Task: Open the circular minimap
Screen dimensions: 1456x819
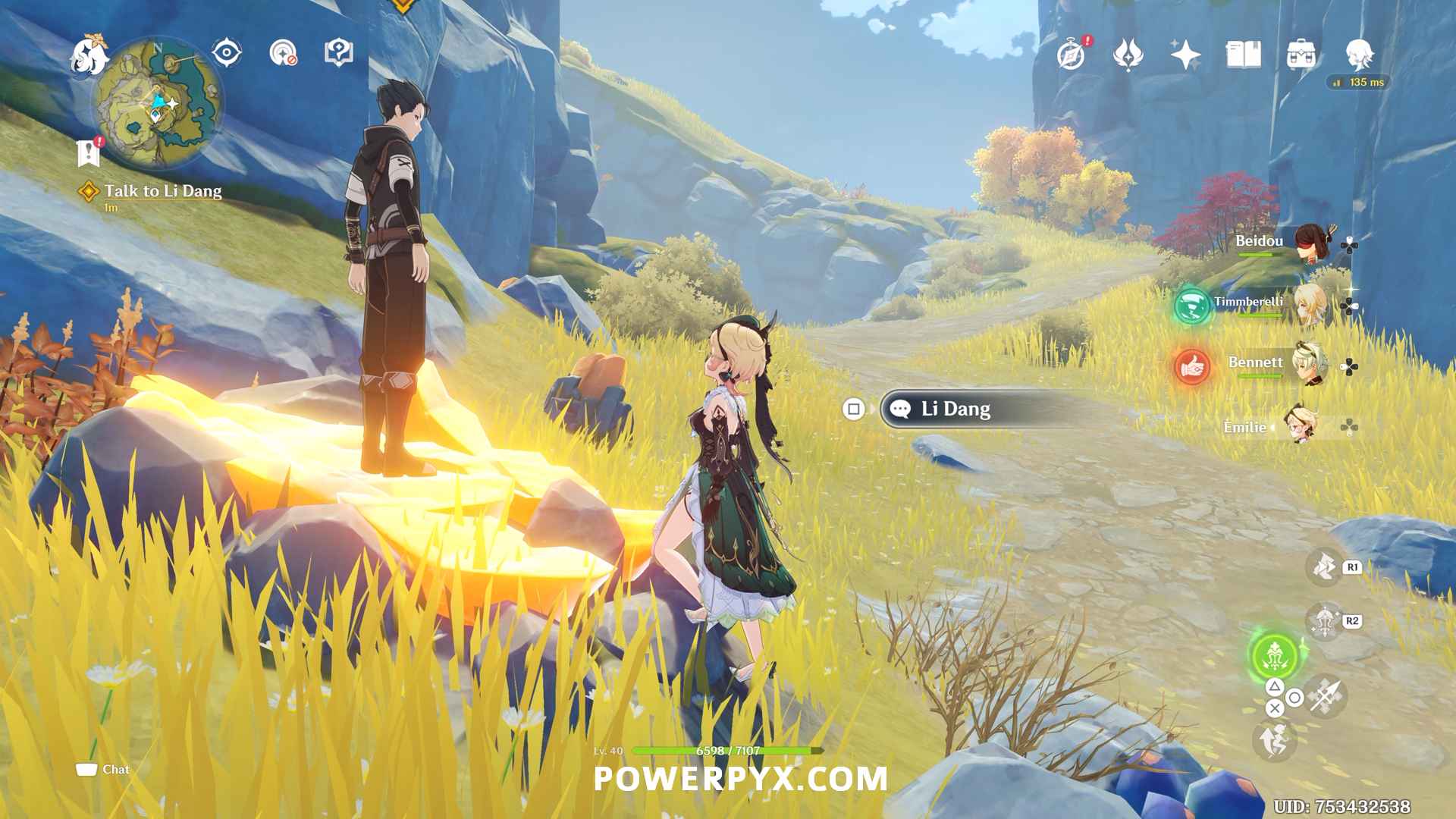Action: pos(157,102)
